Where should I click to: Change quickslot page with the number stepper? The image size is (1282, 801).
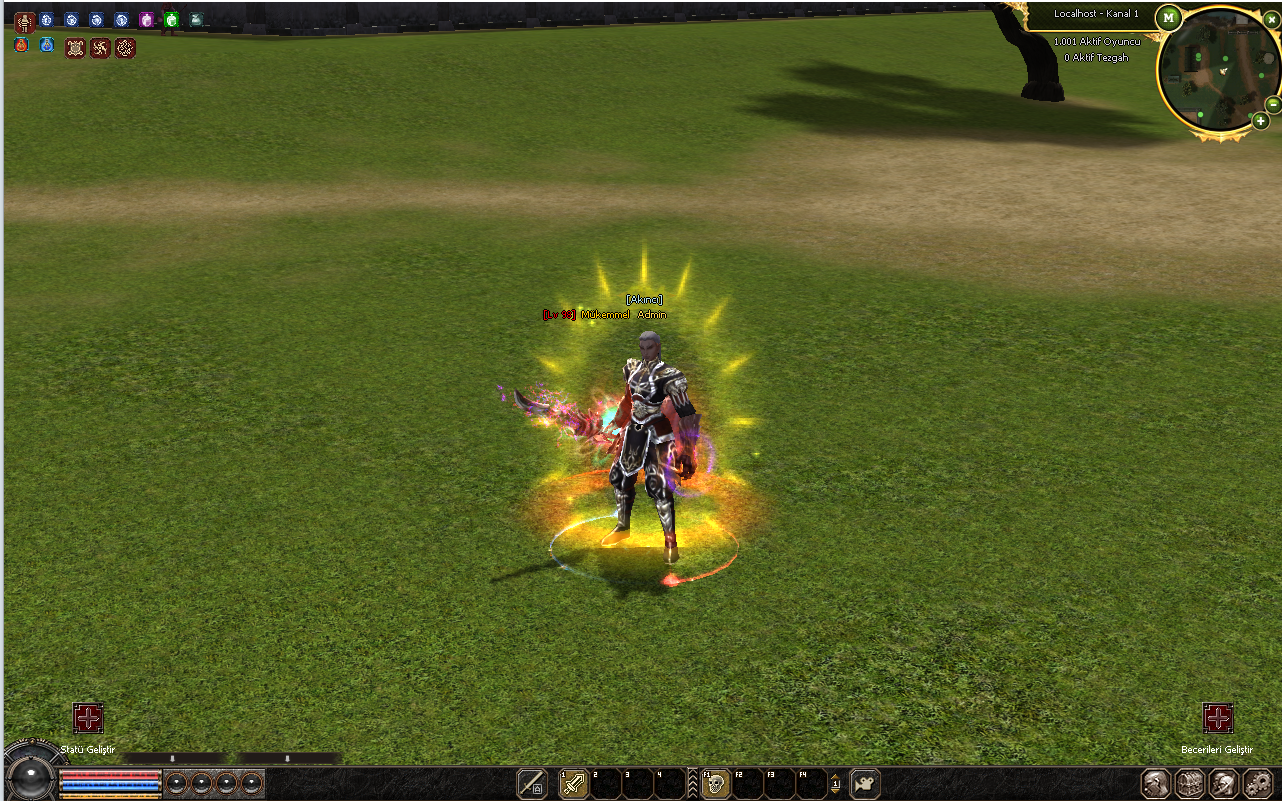tap(835, 784)
